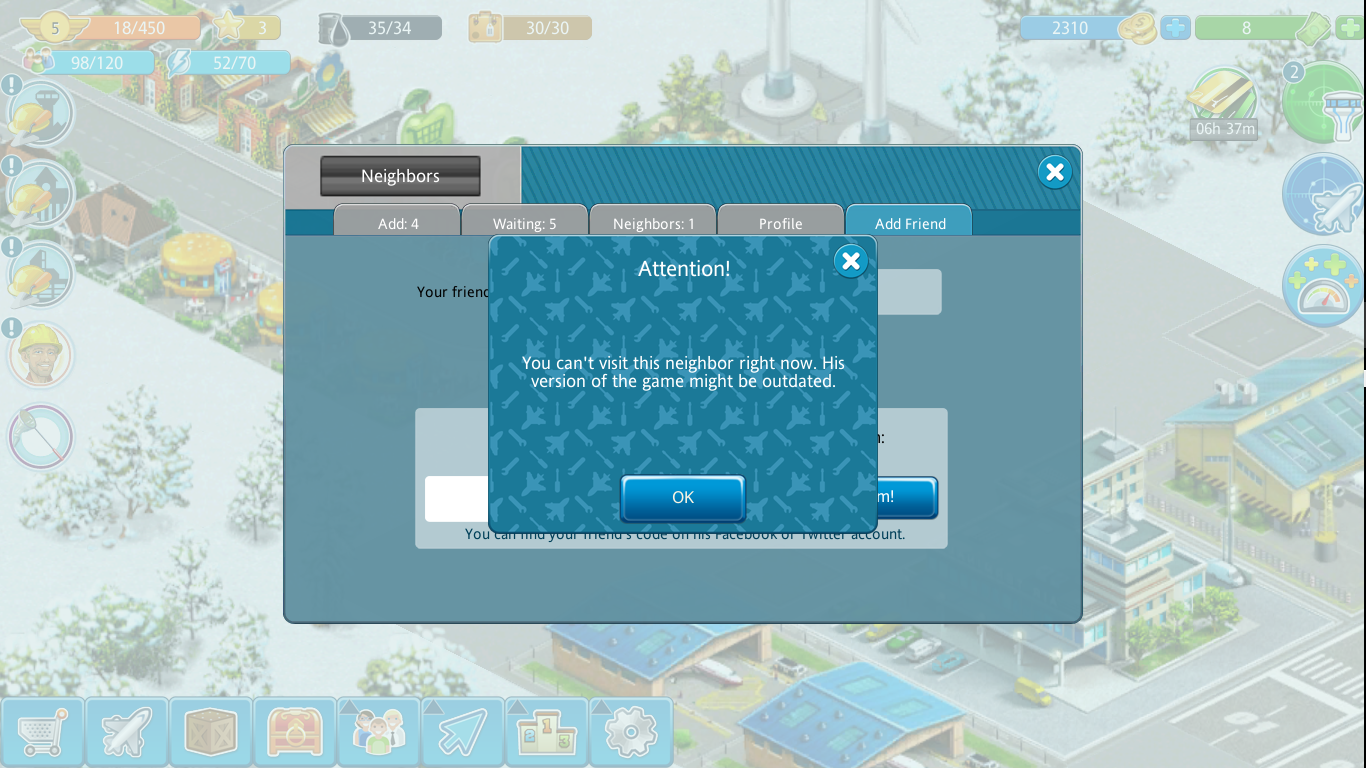Open the treasure chest menu
The width and height of the screenshot is (1366, 768).
294,733
